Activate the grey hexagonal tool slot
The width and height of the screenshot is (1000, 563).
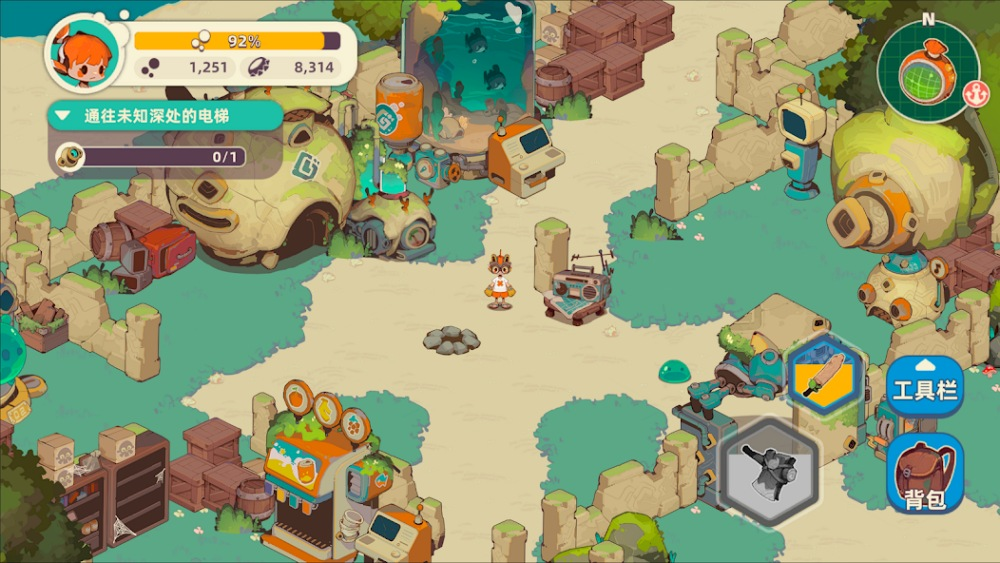coord(770,470)
